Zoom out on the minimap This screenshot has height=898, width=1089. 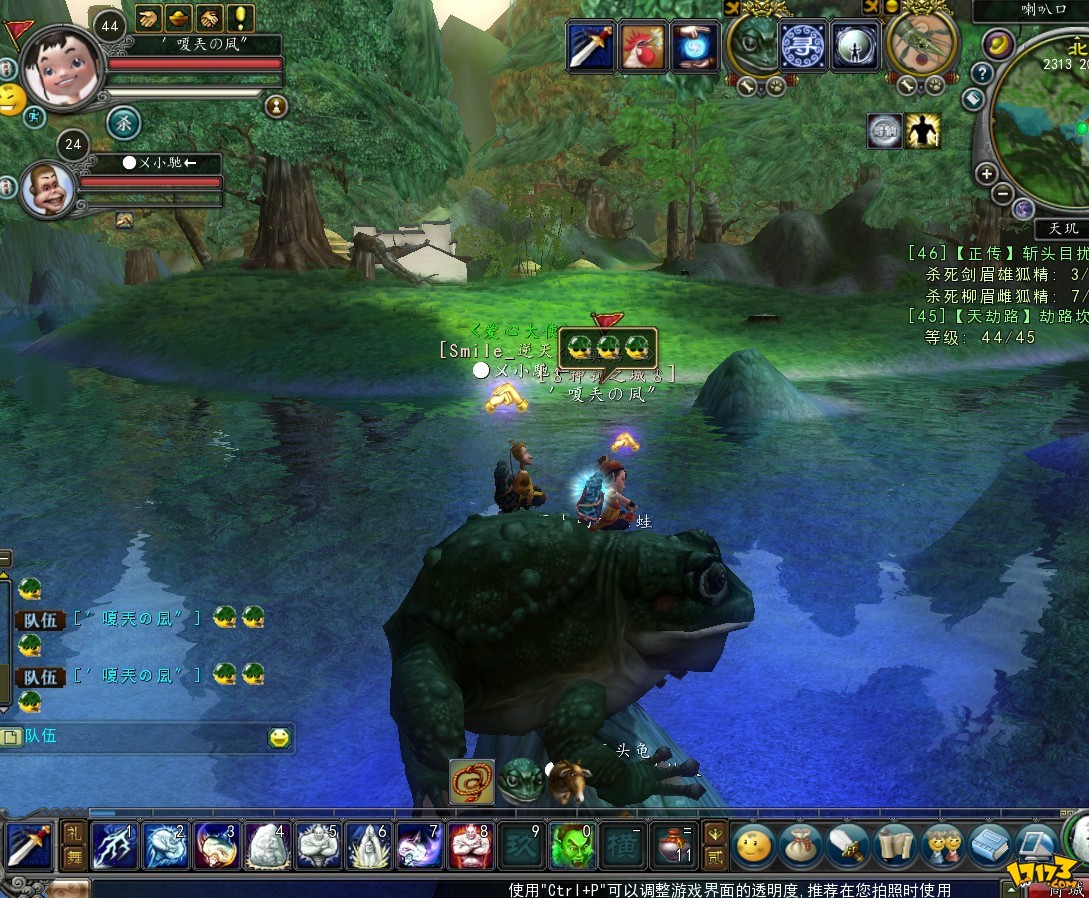point(1002,193)
